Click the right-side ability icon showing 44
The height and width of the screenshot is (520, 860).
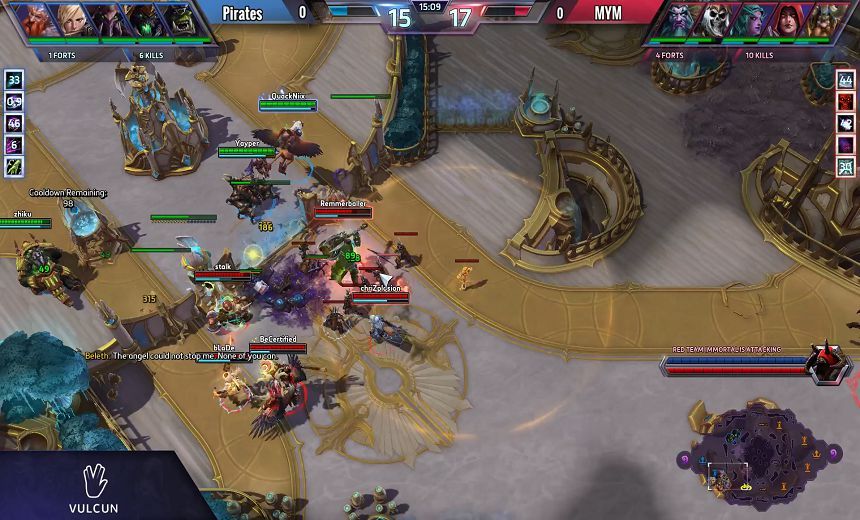click(846, 80)
